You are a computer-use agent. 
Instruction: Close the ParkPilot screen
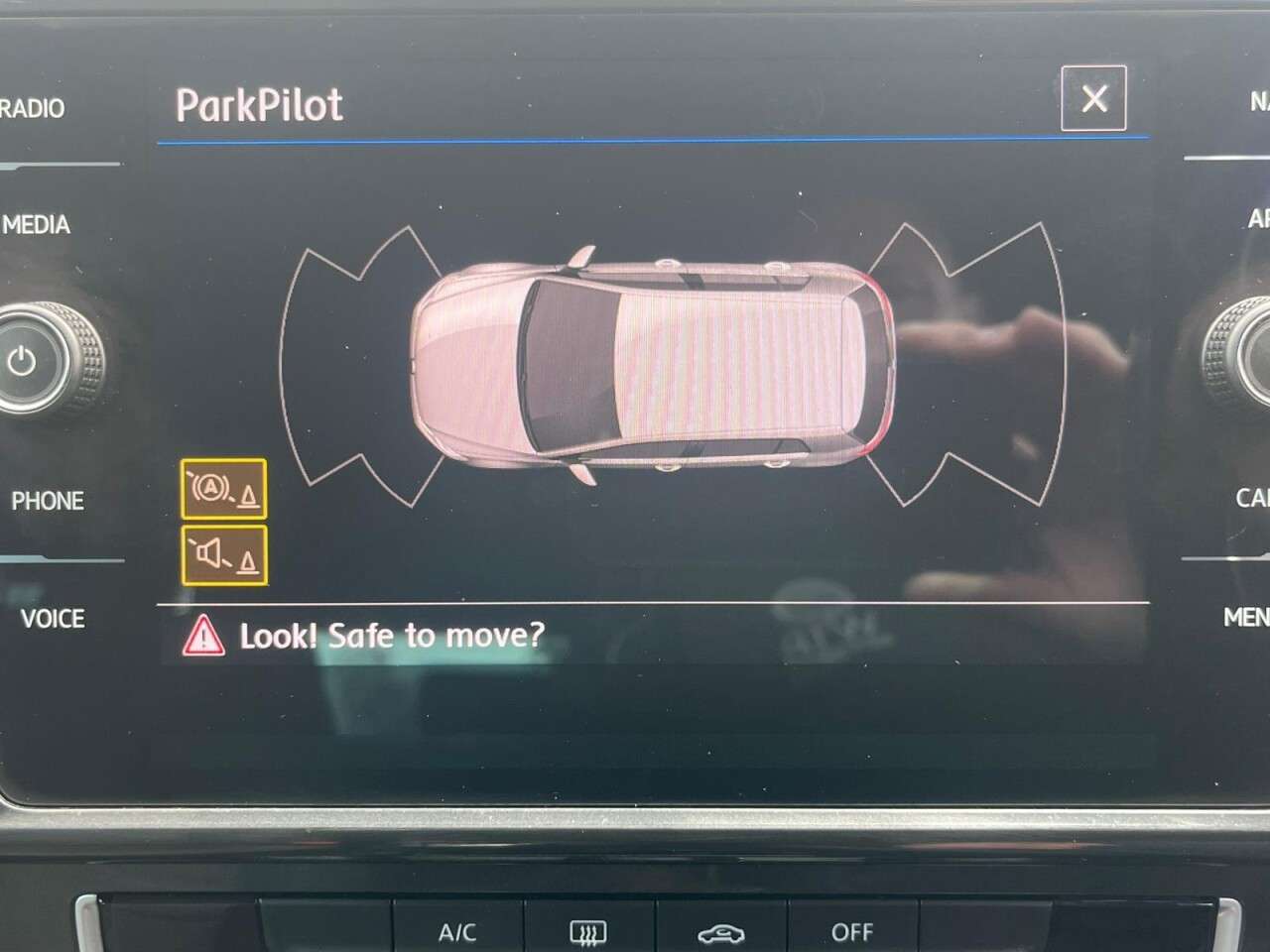[x=1092, y=98]
